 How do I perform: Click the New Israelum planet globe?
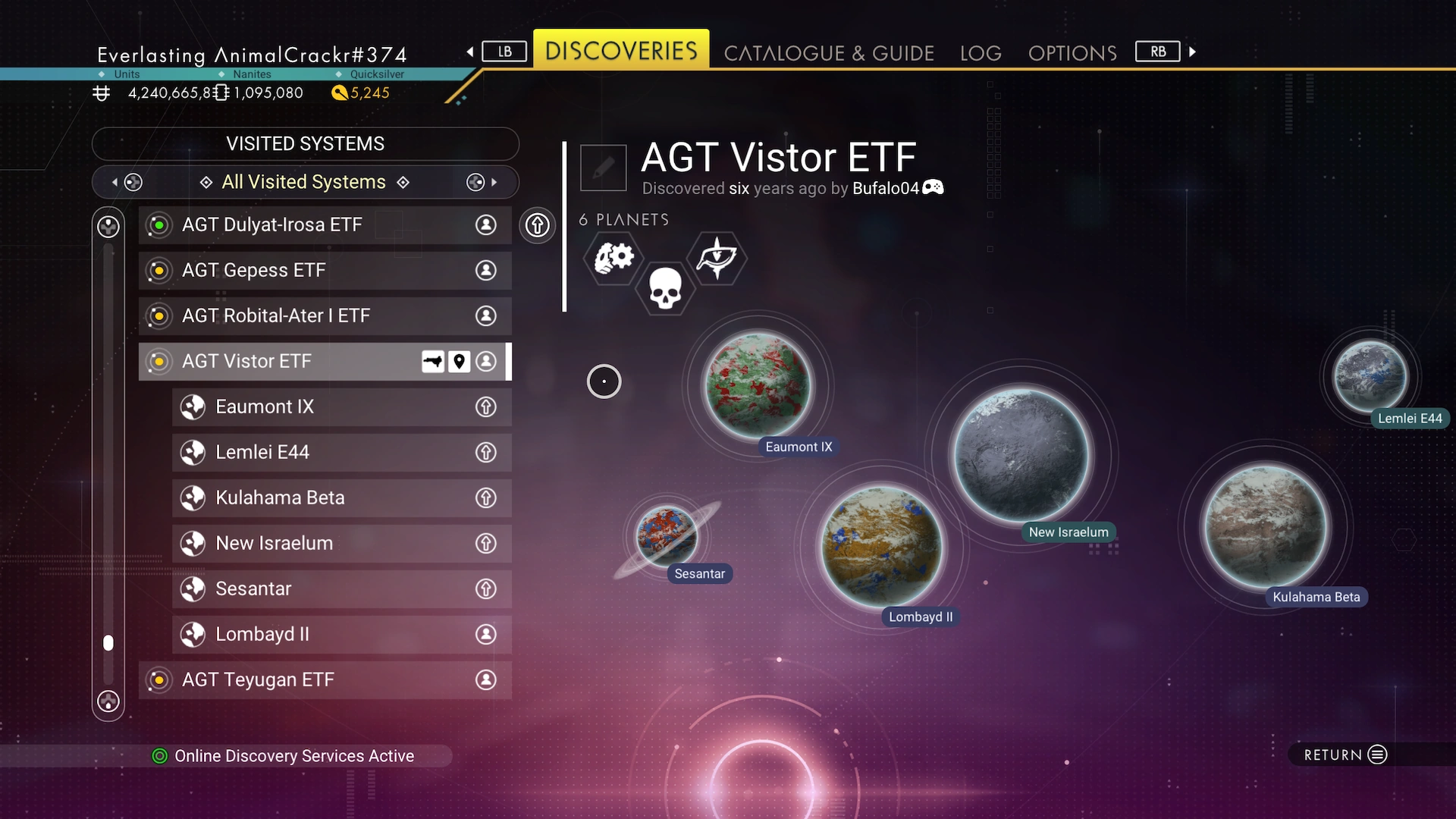[1021, 455]
